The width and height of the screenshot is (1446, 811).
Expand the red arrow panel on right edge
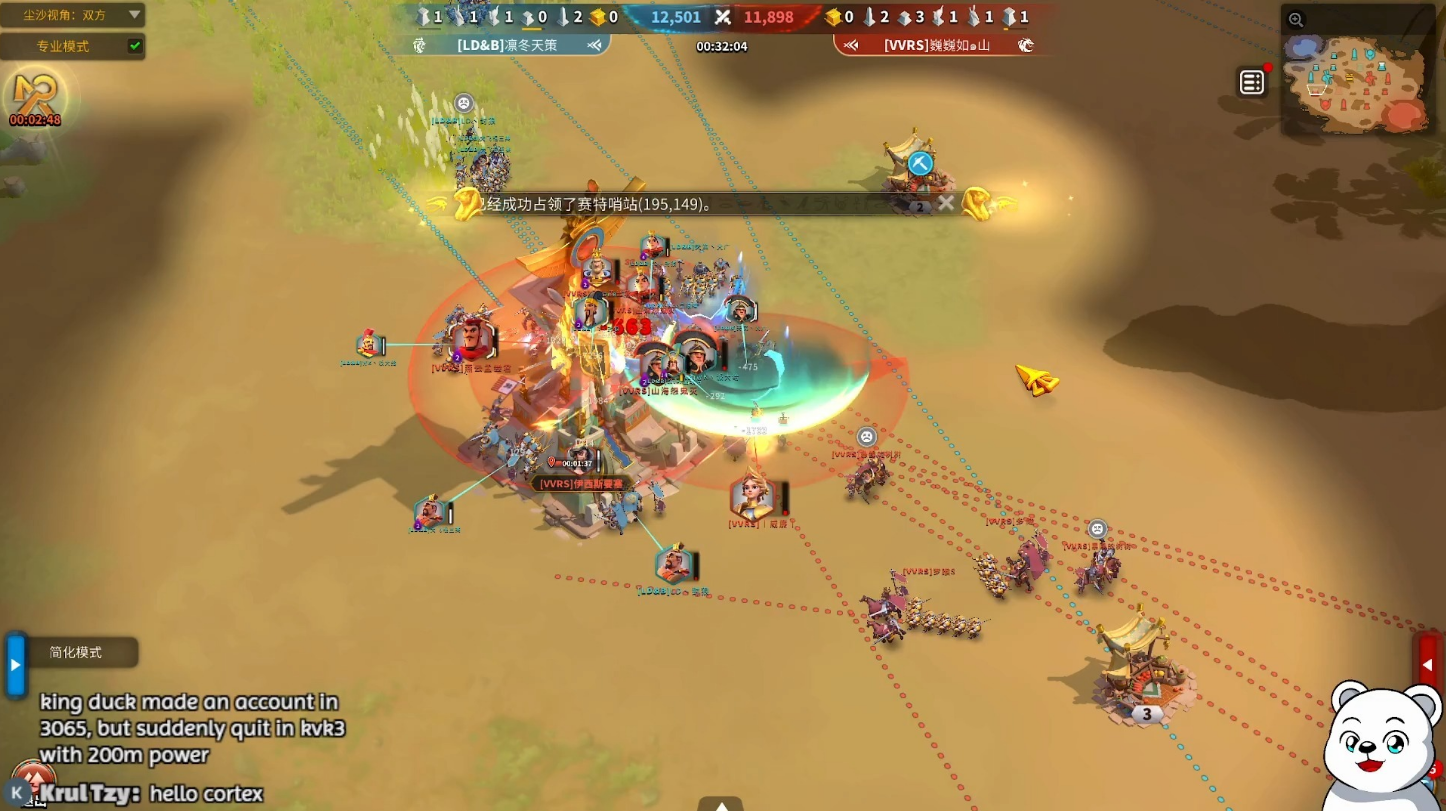tap(1428, 664)
